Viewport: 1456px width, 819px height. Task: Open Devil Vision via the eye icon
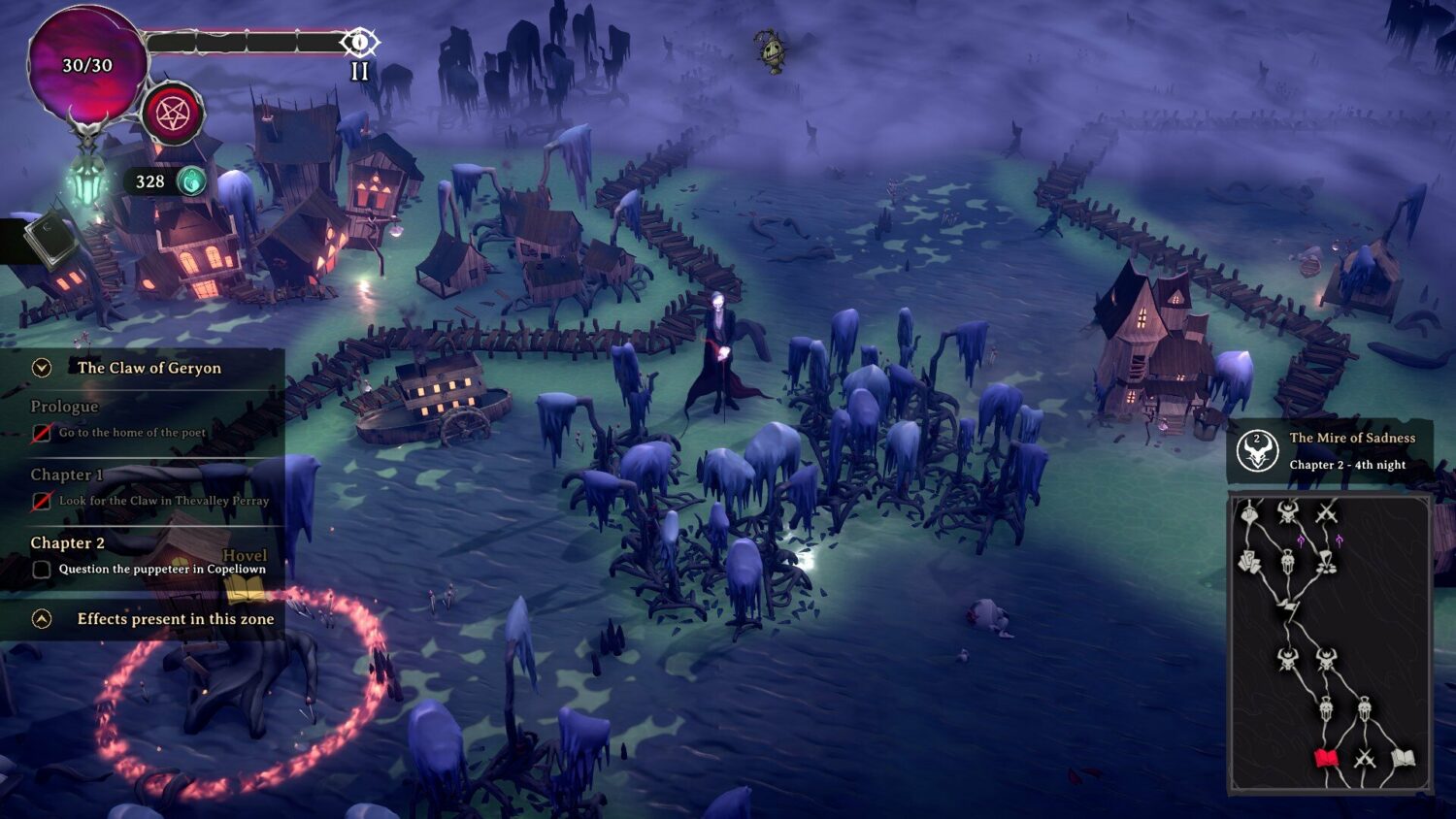coord(360,42)
